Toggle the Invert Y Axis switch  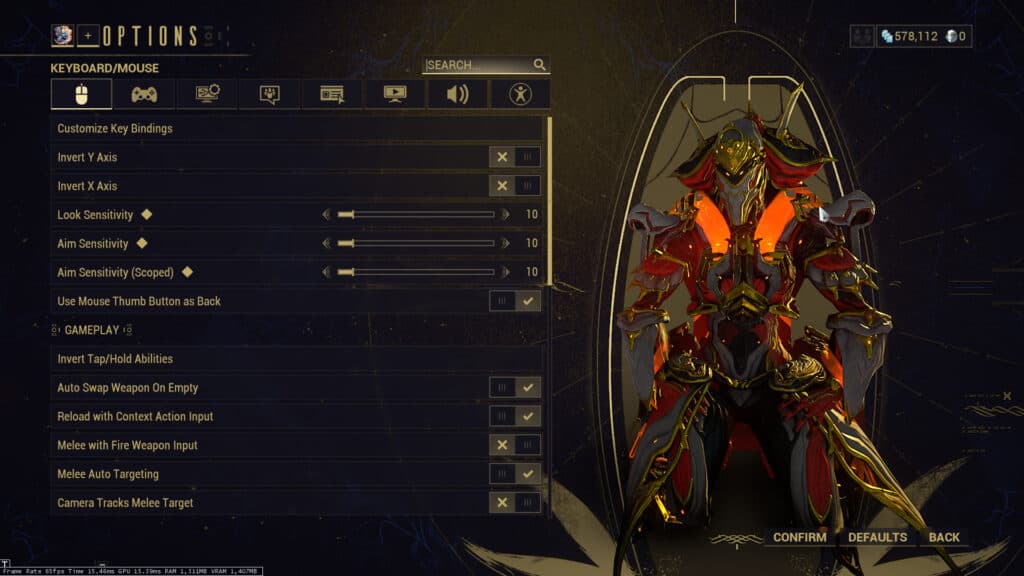(515, 157)
